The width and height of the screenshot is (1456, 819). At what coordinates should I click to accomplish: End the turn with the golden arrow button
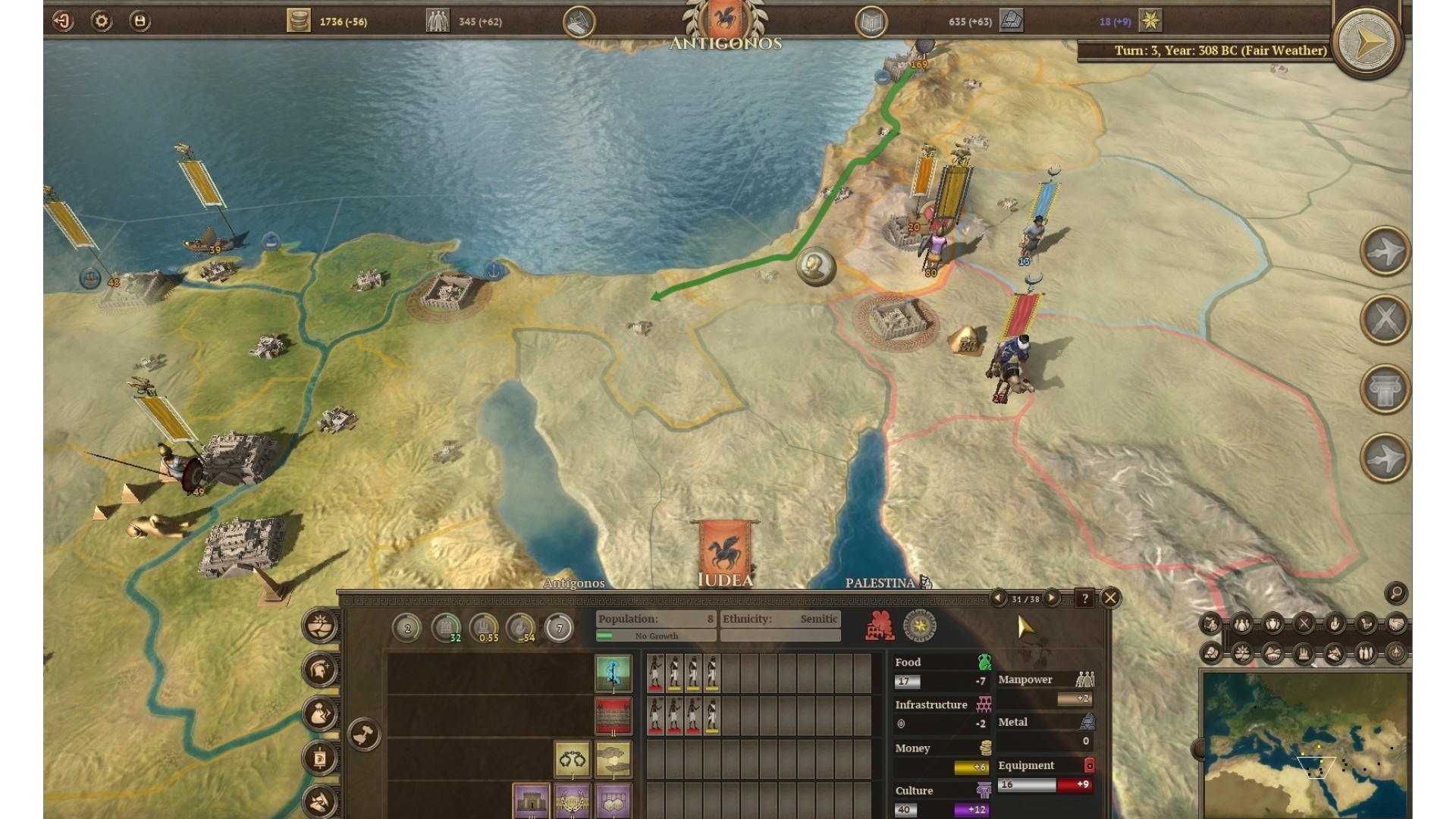tap(1367, 42)
